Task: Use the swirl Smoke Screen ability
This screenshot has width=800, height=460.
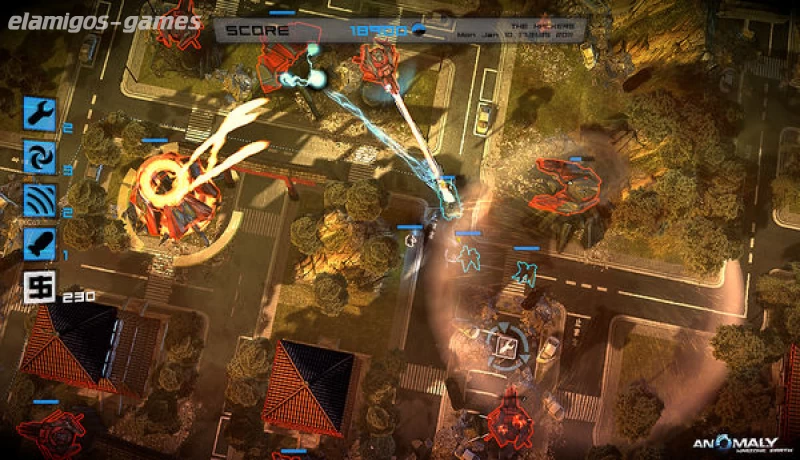Action: click(x=40, y=156)
